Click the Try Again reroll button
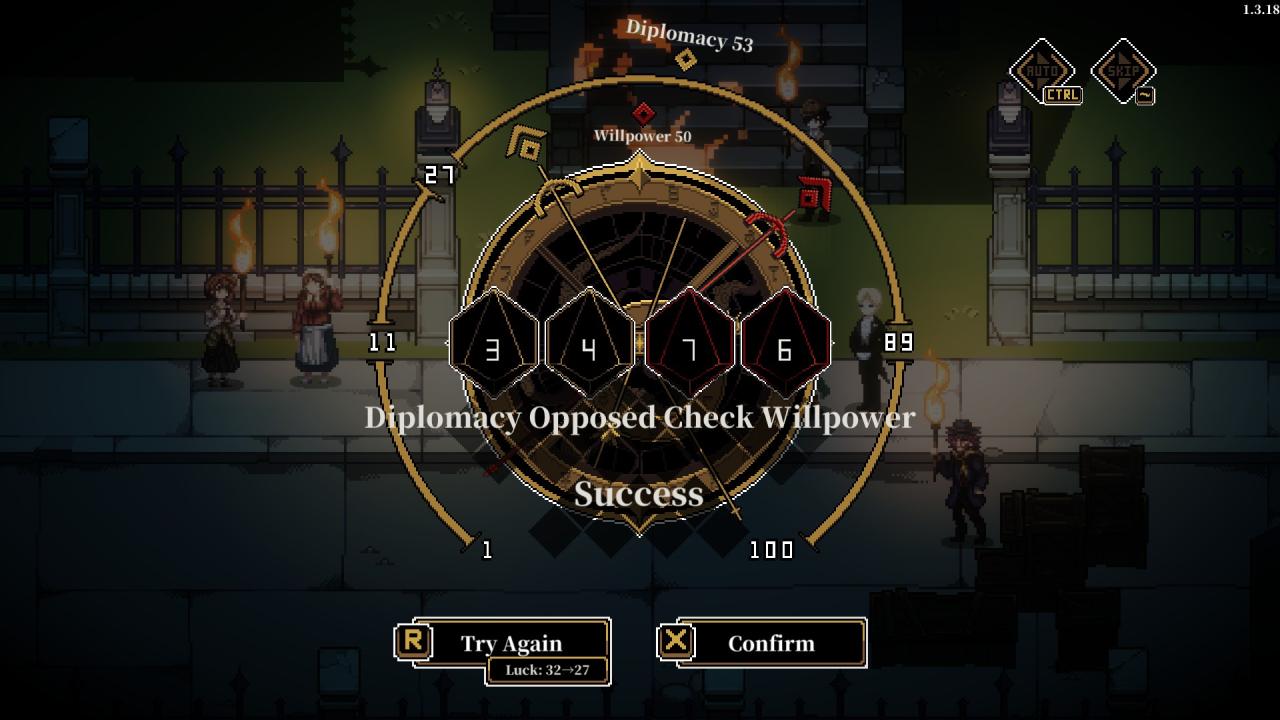Screen dimensions: 1280x720 pos(511,643)
